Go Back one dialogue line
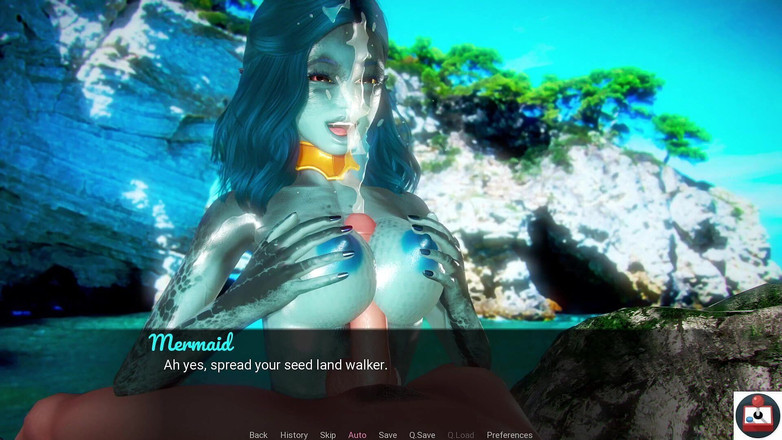Viewport: 782px width, 440px height. [258, 435]
